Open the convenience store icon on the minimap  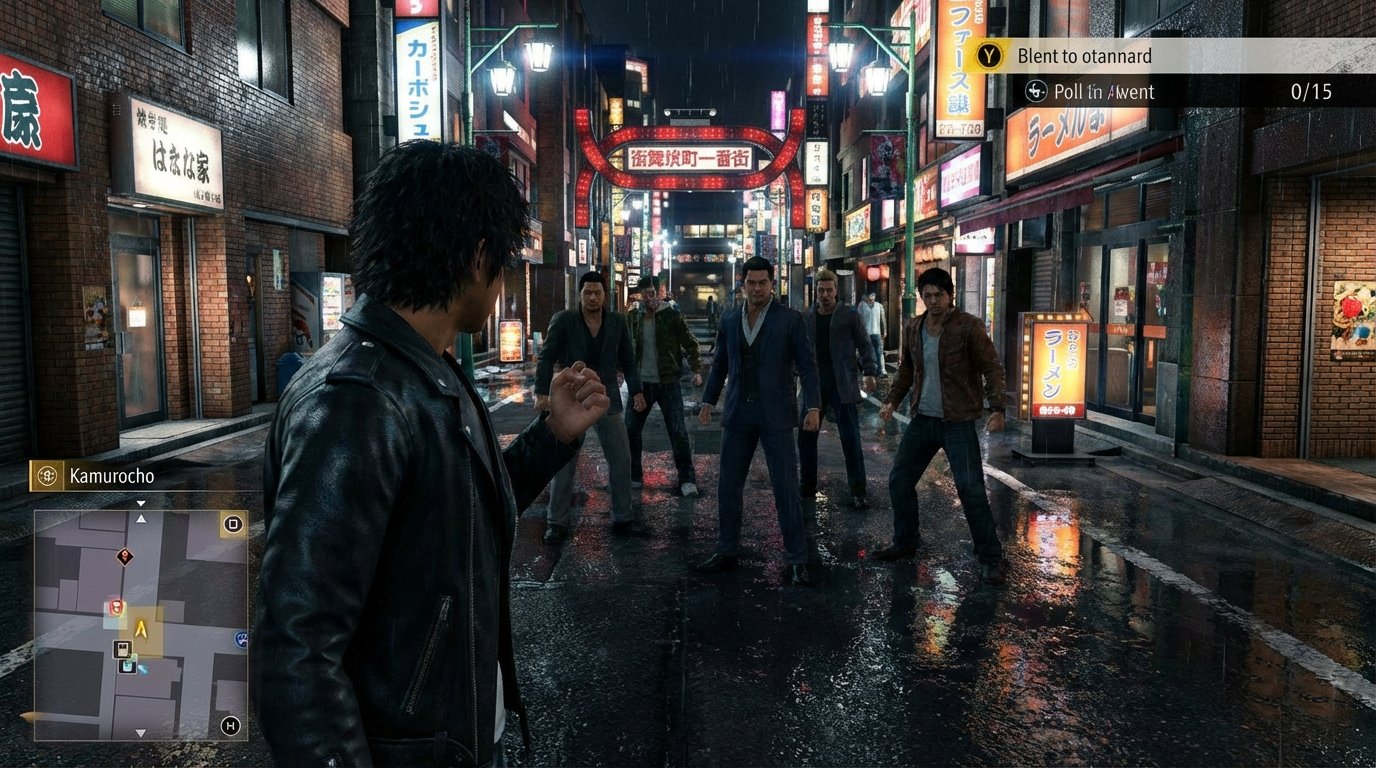pyautogui.click(x=121, y=648)
